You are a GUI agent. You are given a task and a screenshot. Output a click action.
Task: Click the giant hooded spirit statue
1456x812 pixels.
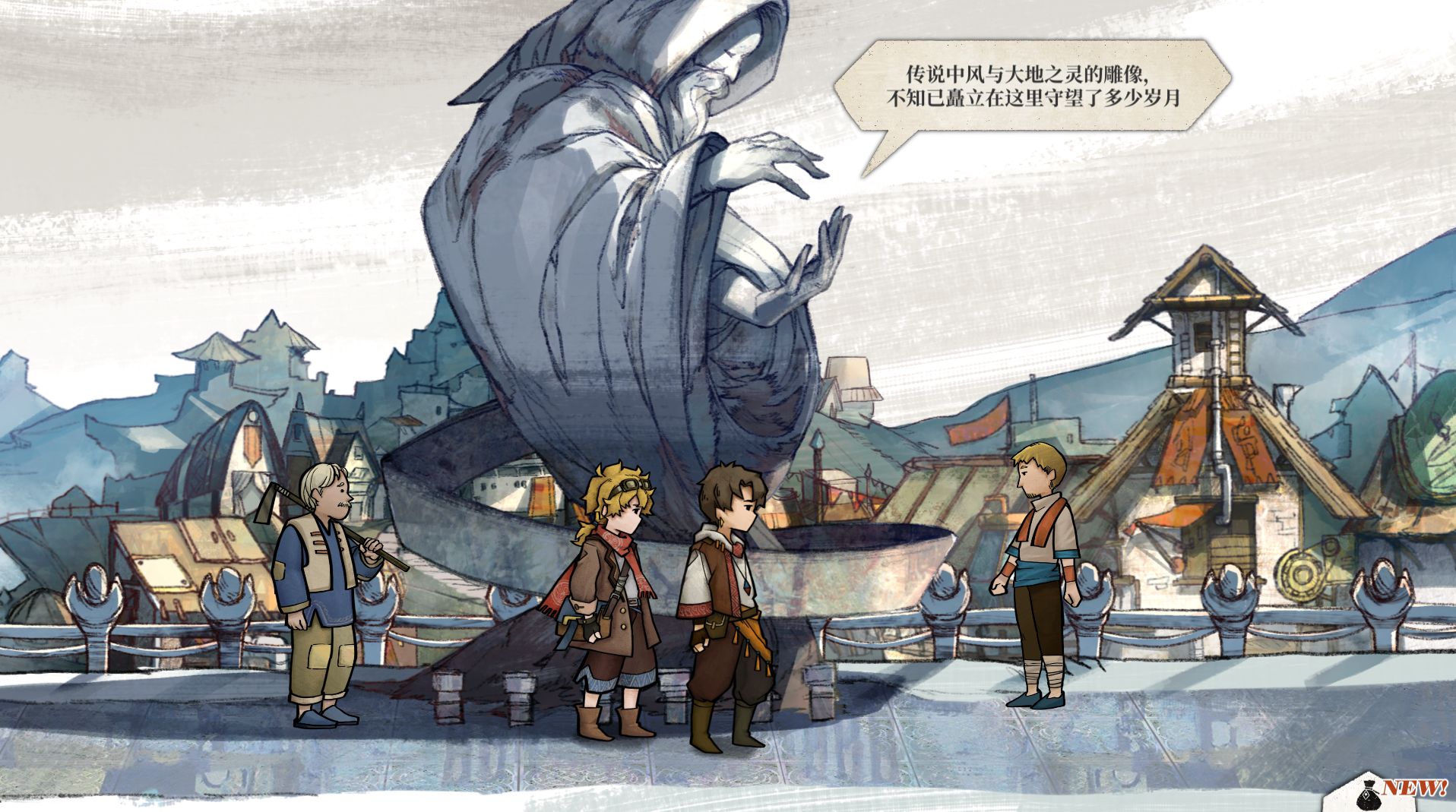pos(623,228)
